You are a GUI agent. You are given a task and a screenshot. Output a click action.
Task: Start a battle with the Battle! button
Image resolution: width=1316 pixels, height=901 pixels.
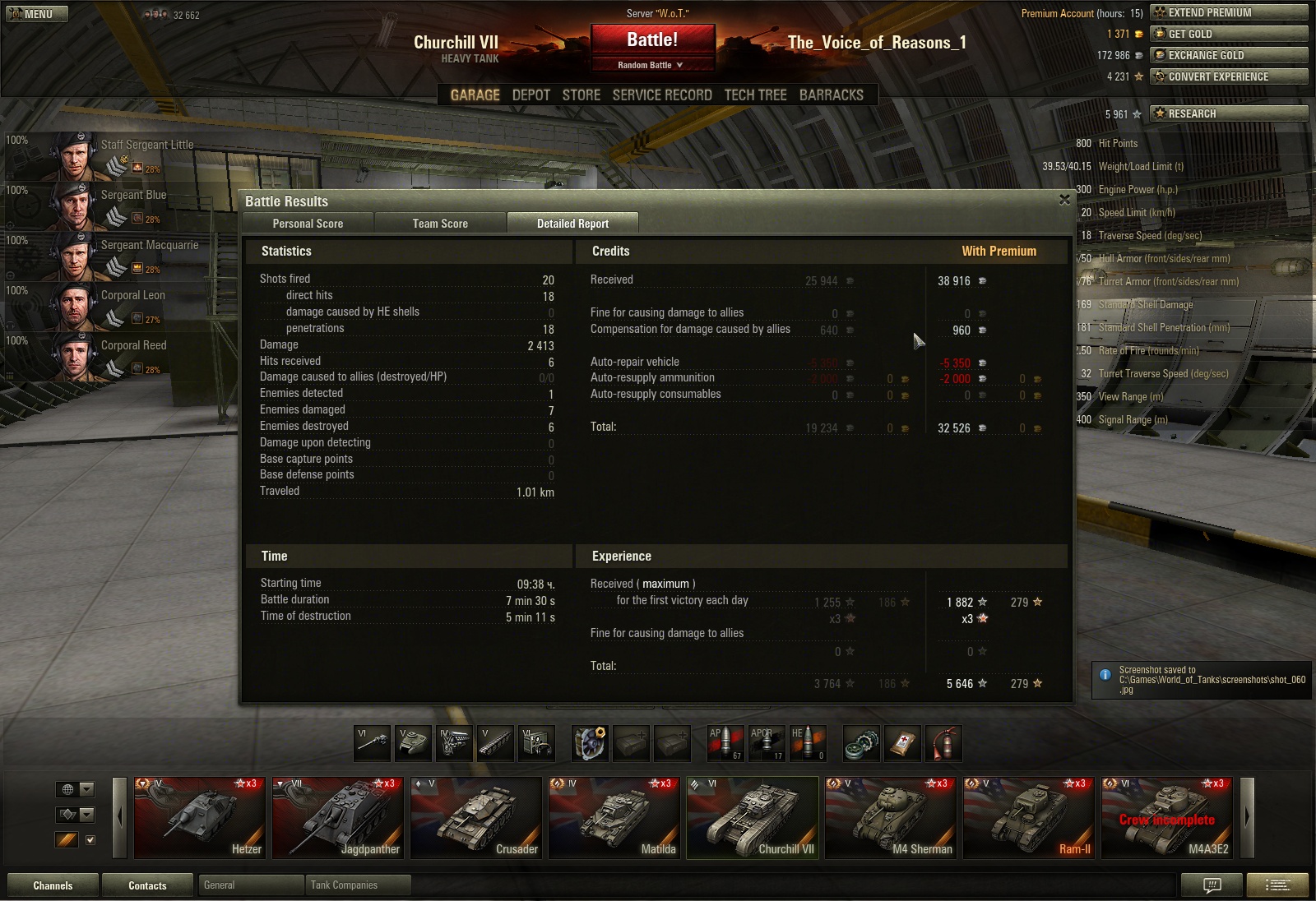pos(652,40)
